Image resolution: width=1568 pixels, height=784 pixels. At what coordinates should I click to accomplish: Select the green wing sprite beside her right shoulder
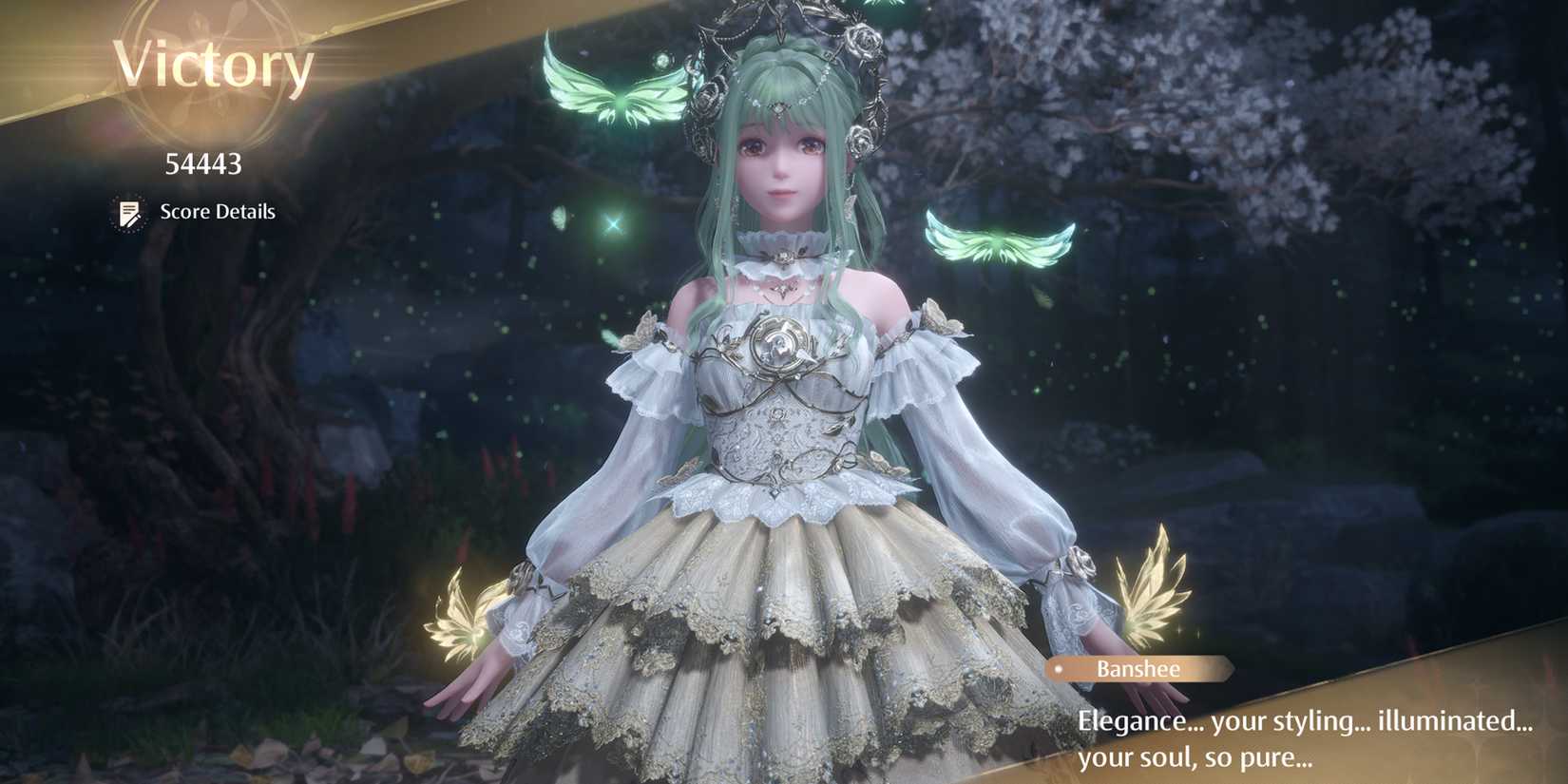click(998, 240)
